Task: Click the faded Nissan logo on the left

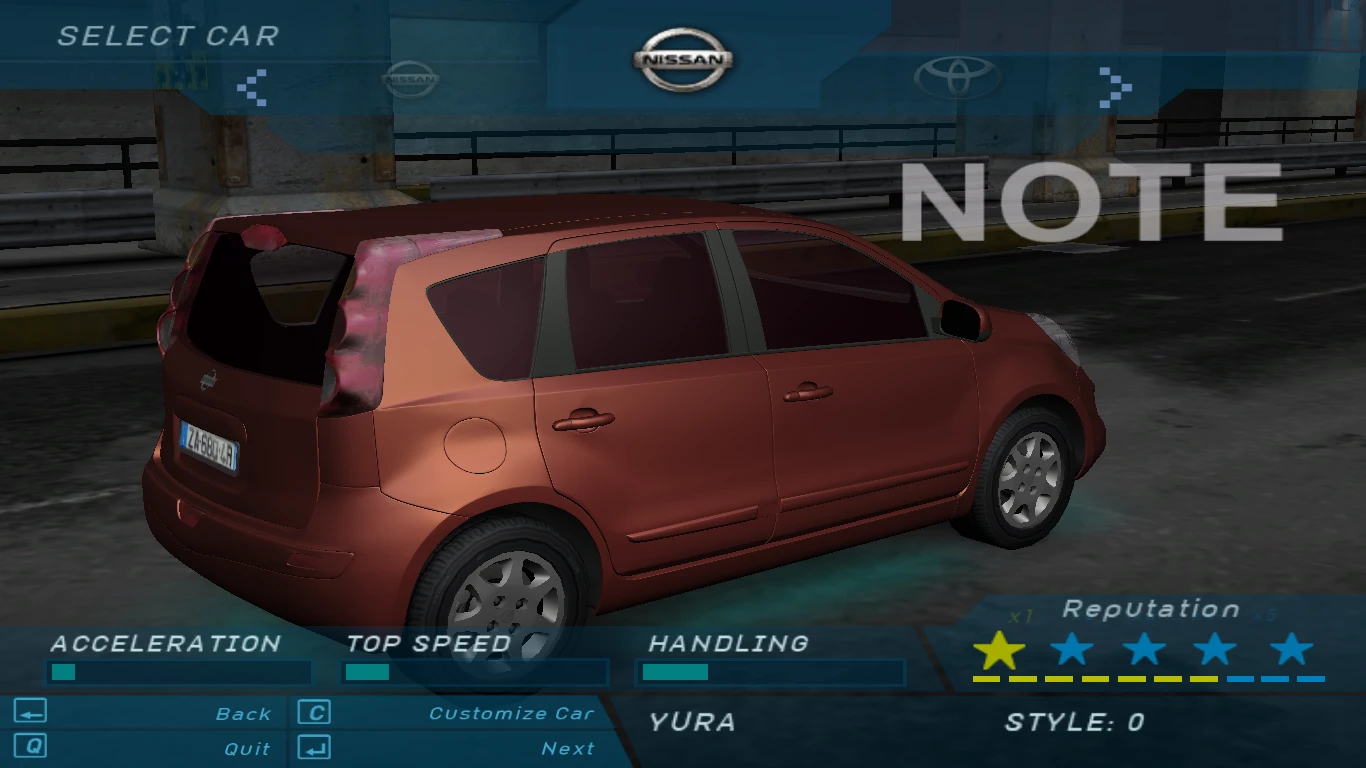Action: click(x=410, y=78)
